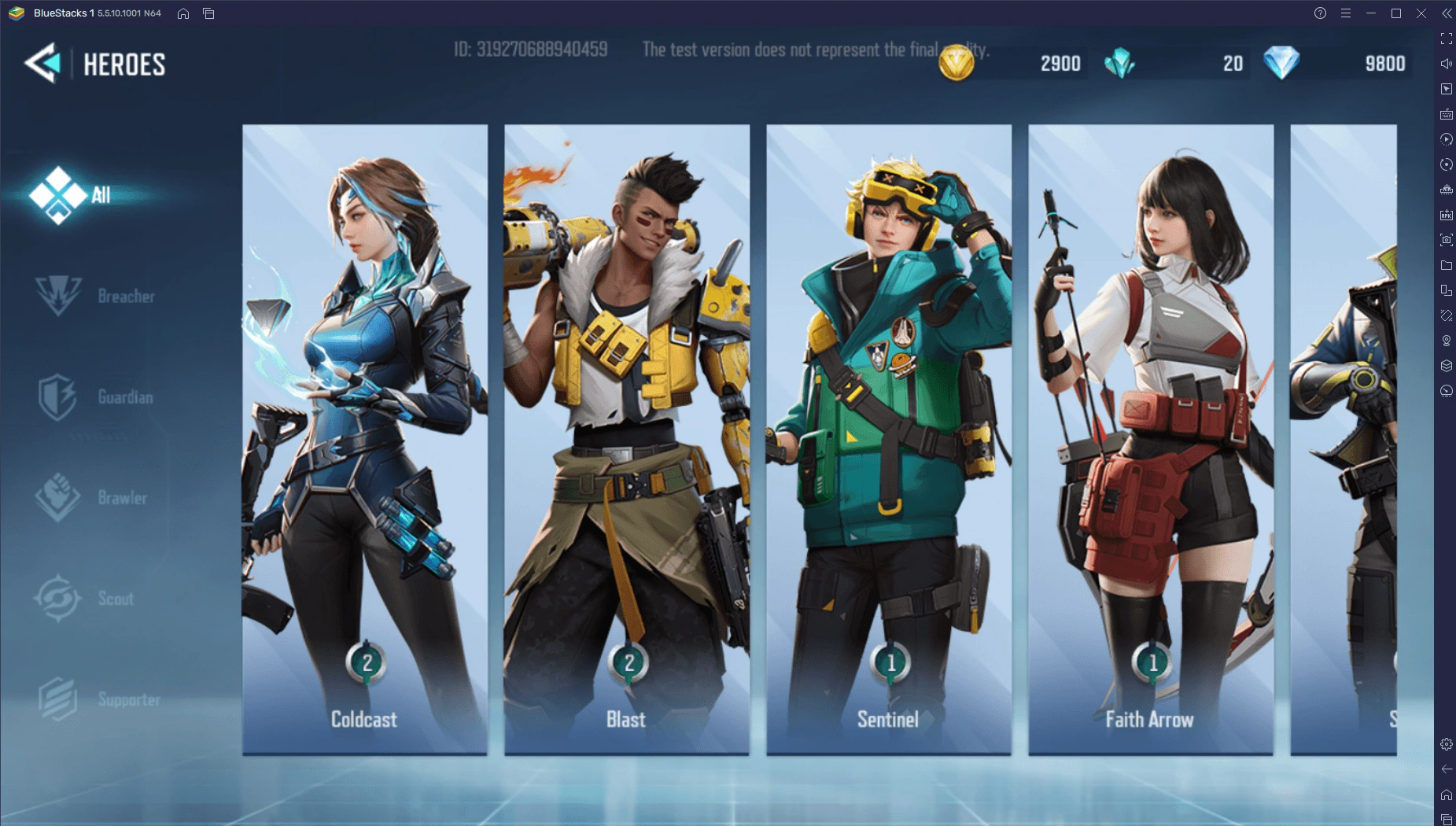Open the Sentinel hero card
Screen dimensions: 1456x826
pos(889,439)
